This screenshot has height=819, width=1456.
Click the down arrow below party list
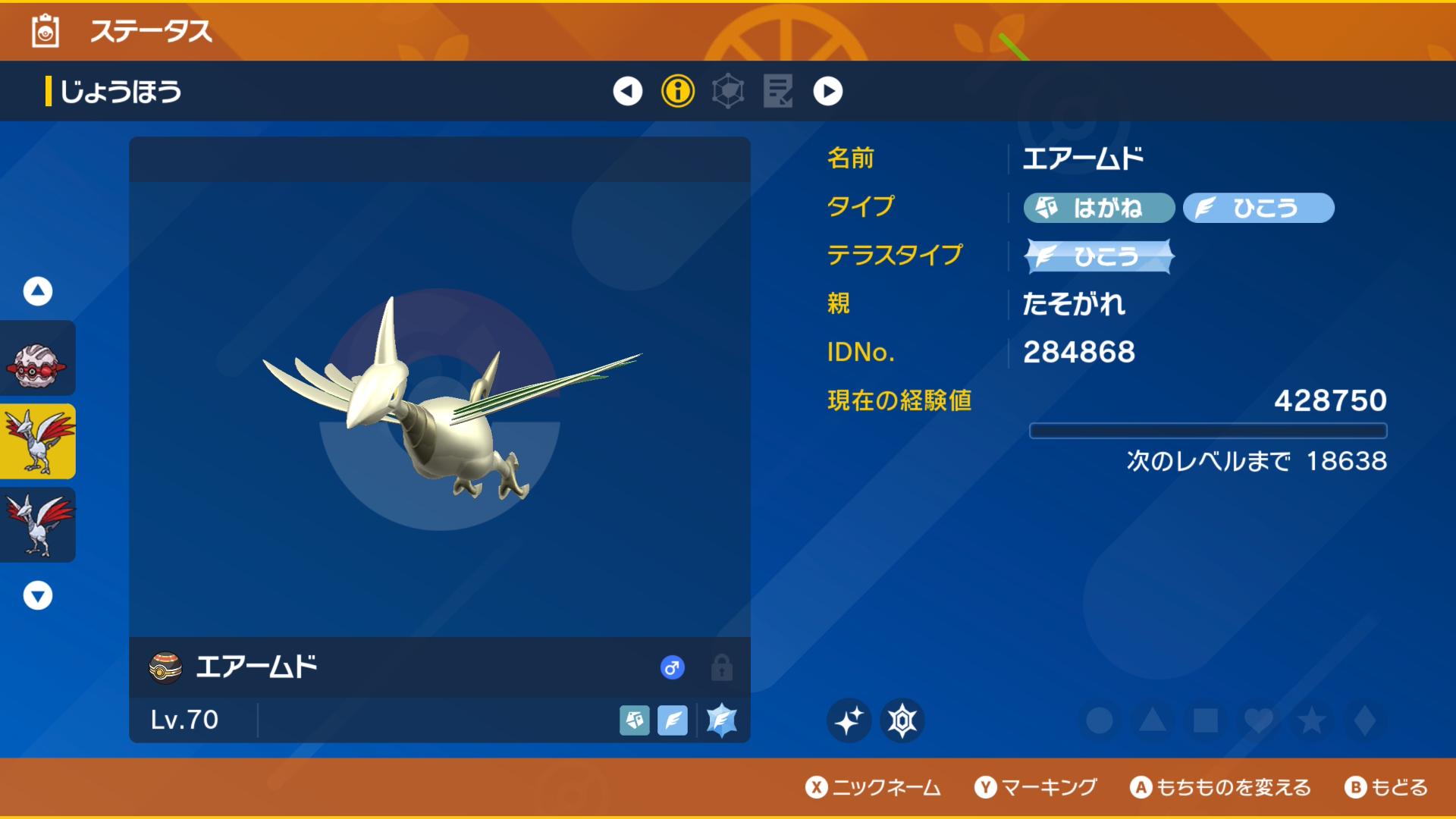point(37,595)
